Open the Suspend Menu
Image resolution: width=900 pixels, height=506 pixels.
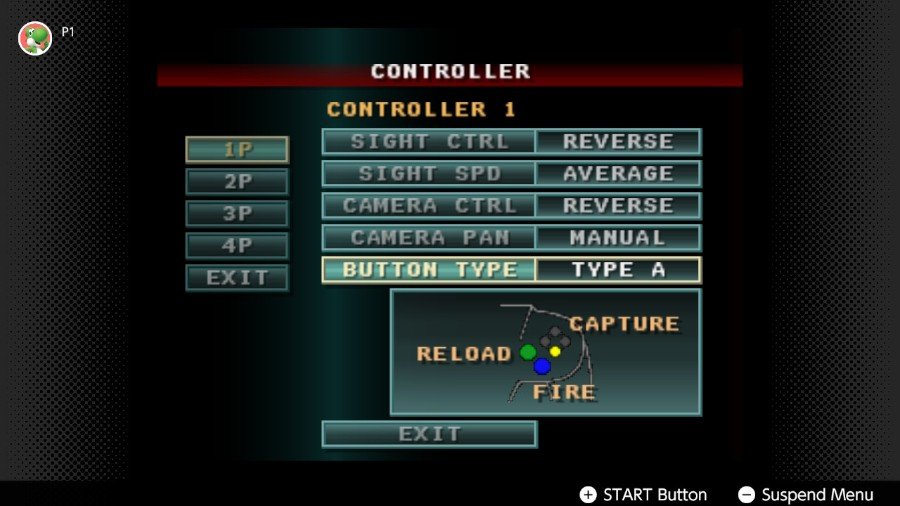coord(806,495)
